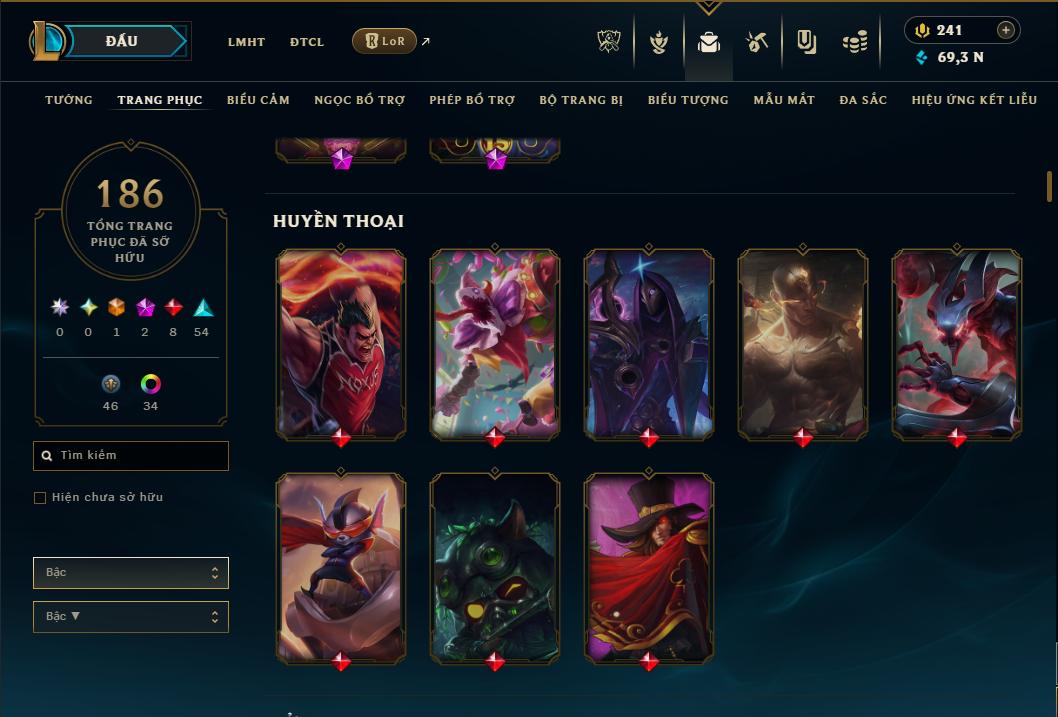Pick the red-coat Twisted Fate skin card
The width and height of the screenshot is (1058, 717).
(x=648, y=566)
